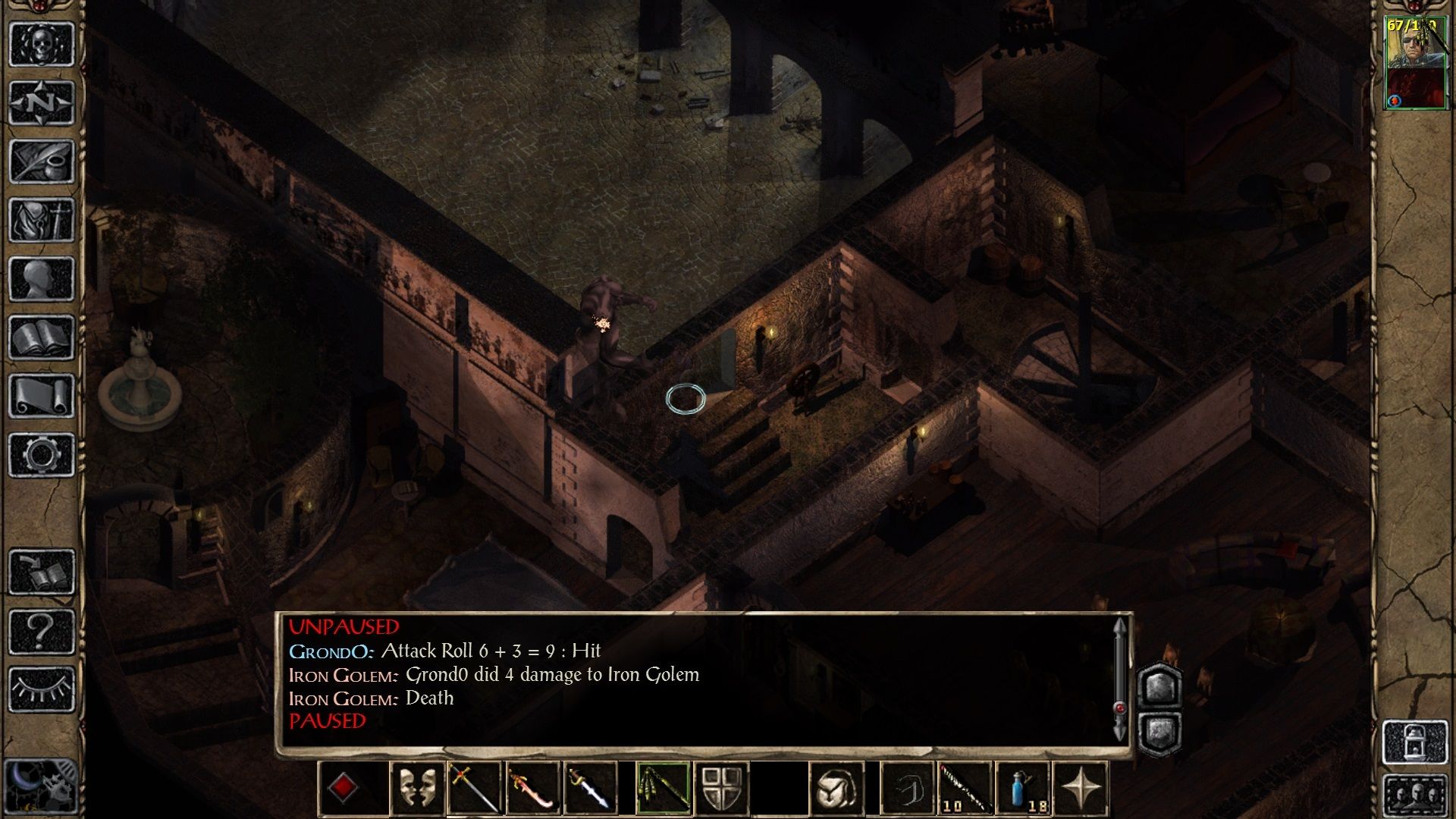Use the blue potion quick item
1456x819 pixels.
click(x=1023, y=789)
